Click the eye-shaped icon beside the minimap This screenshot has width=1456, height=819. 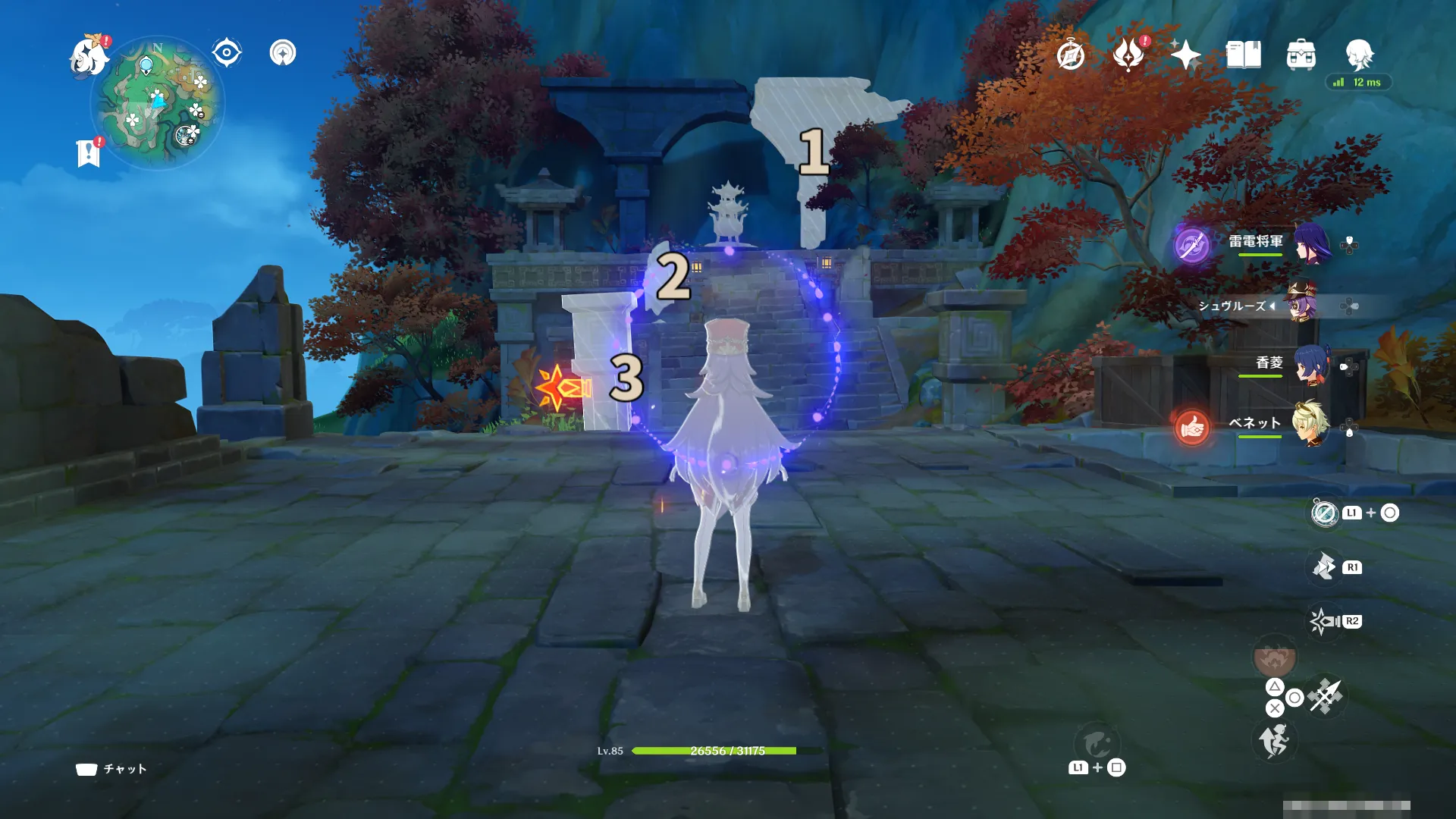pyautogui.click(x=226, y=53)
